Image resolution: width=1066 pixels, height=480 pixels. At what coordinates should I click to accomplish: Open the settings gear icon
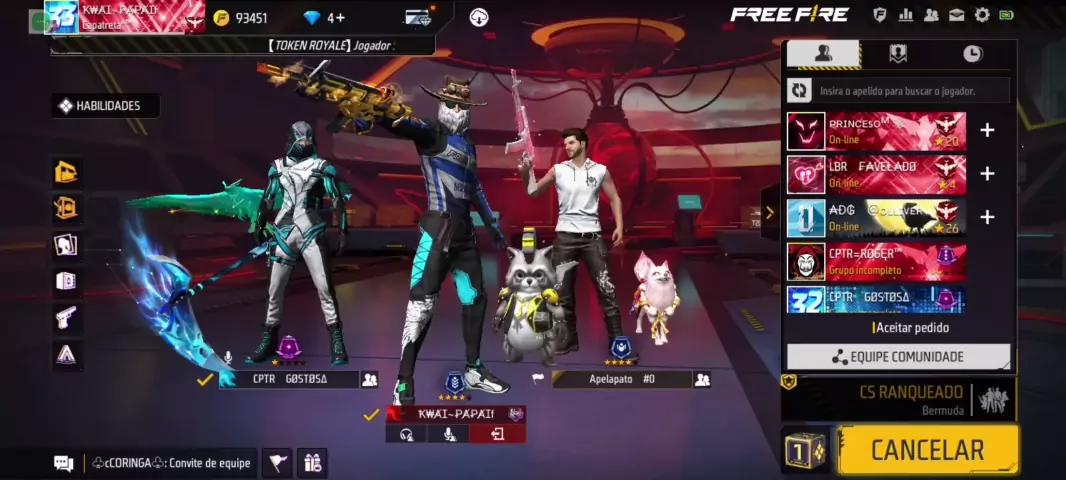982,15
